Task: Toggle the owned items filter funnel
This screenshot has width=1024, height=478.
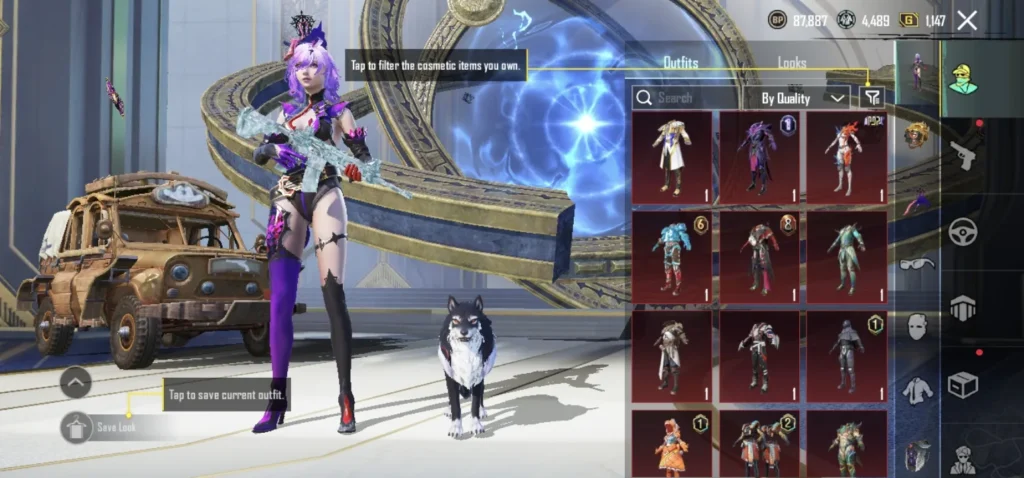Action: (873, 97)
